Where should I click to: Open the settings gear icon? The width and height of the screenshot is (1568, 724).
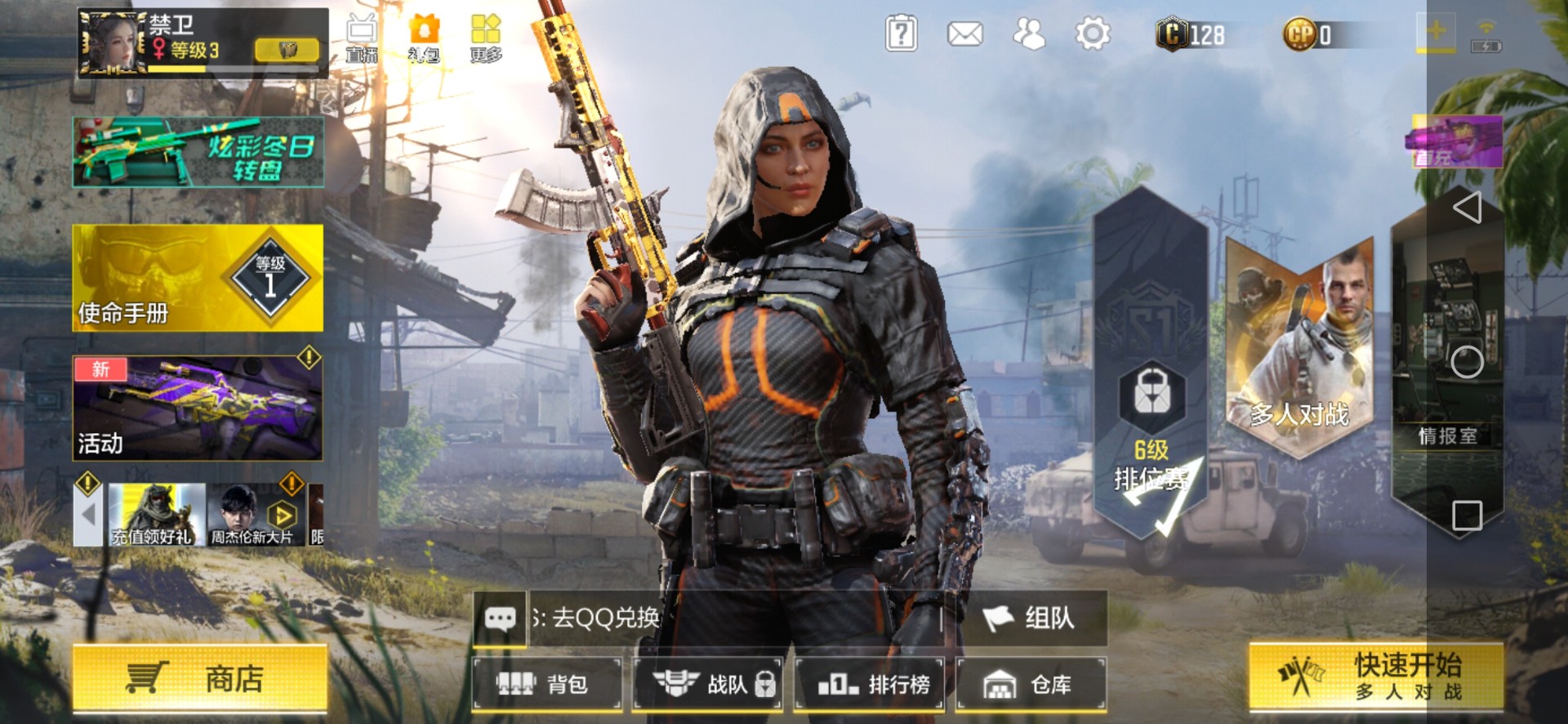tap(1093, 34)
